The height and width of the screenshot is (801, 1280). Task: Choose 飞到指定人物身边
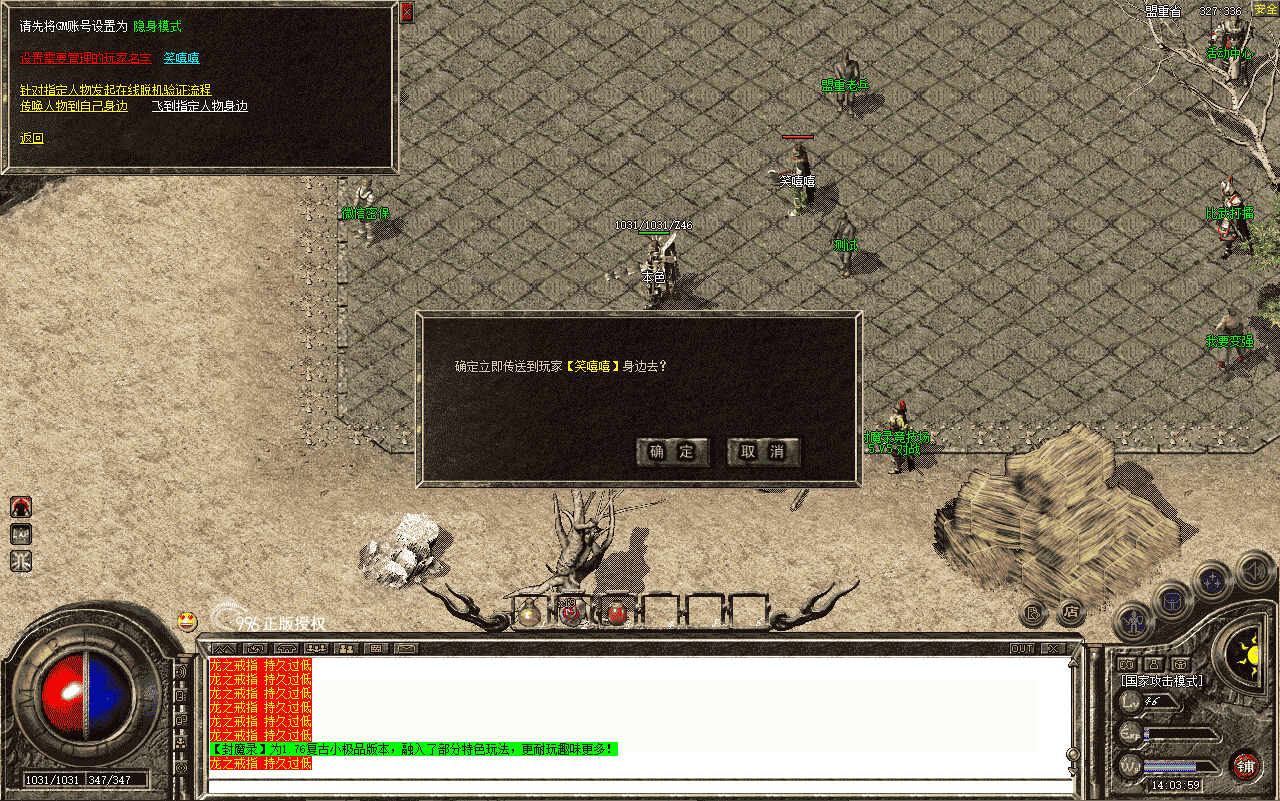click(x=199, y=106)
